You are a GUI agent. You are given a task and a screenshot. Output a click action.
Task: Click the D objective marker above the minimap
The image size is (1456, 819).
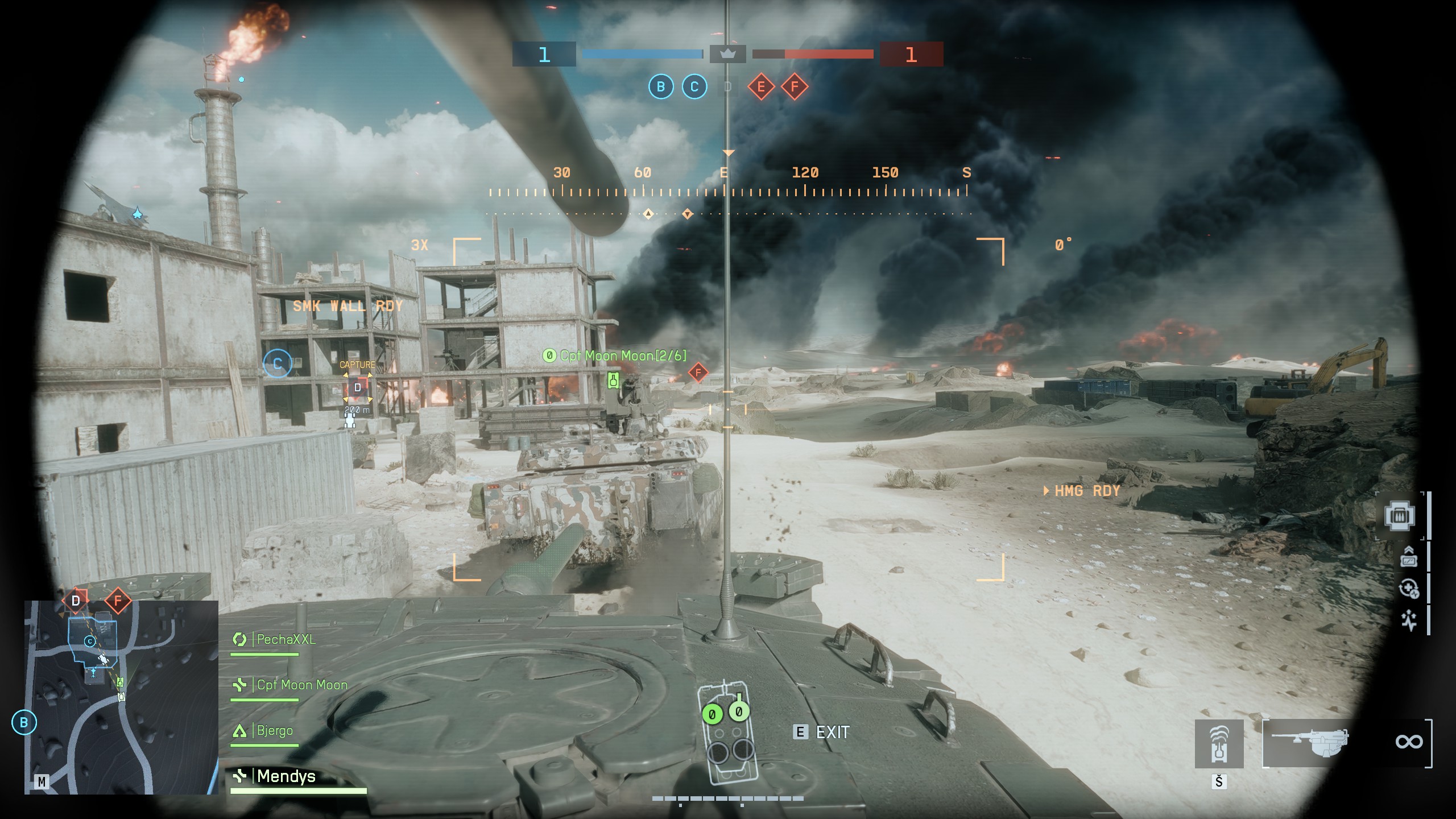tap(76, 601)
